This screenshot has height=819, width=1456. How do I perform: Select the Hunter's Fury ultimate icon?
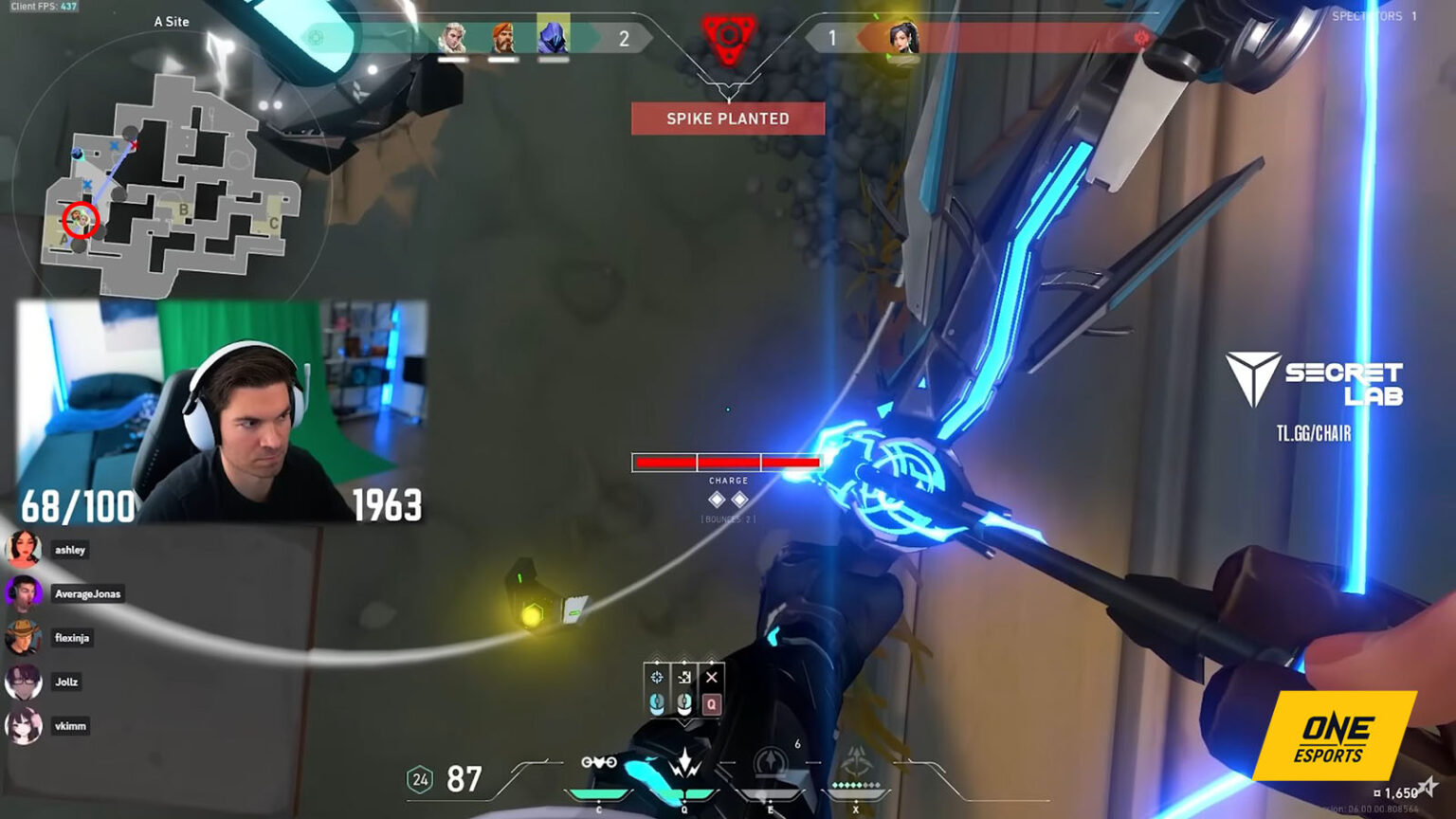pyautogui.click(x=856, y=764)
